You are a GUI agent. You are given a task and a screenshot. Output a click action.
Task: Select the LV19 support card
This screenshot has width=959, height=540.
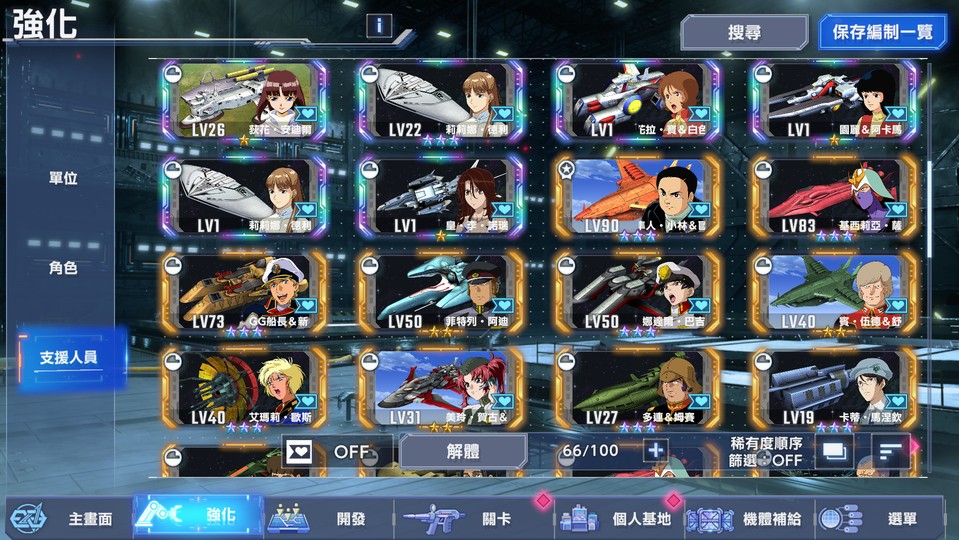(x=833, y=389)
